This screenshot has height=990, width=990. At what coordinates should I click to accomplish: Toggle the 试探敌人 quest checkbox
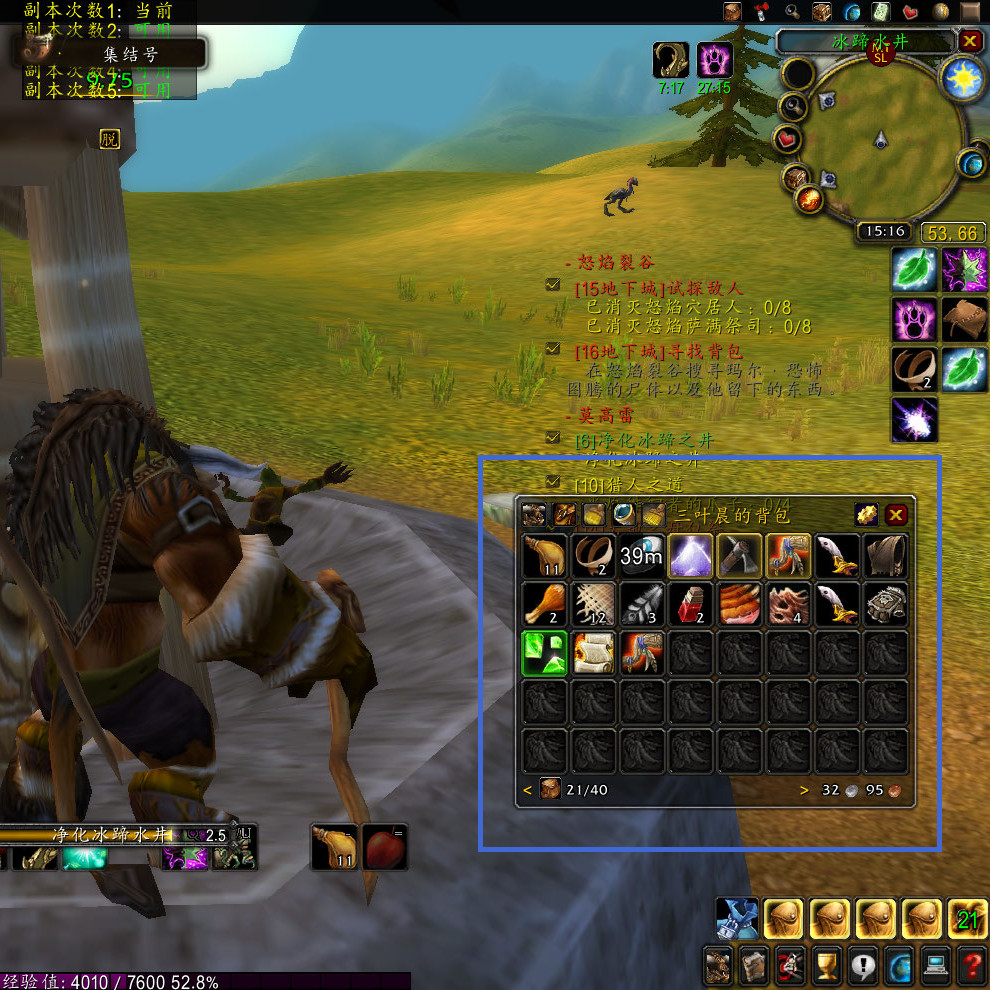point(553,286)
